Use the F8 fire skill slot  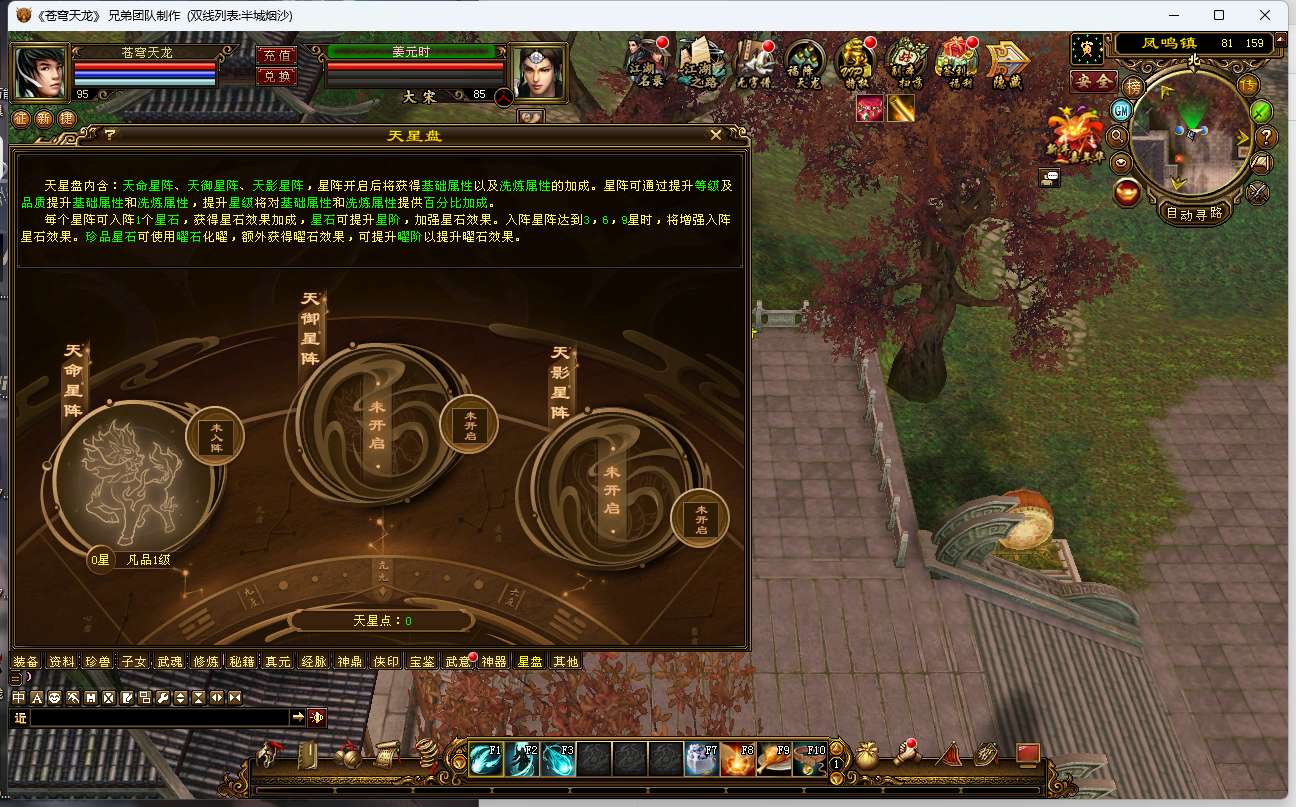coord(738,759)
